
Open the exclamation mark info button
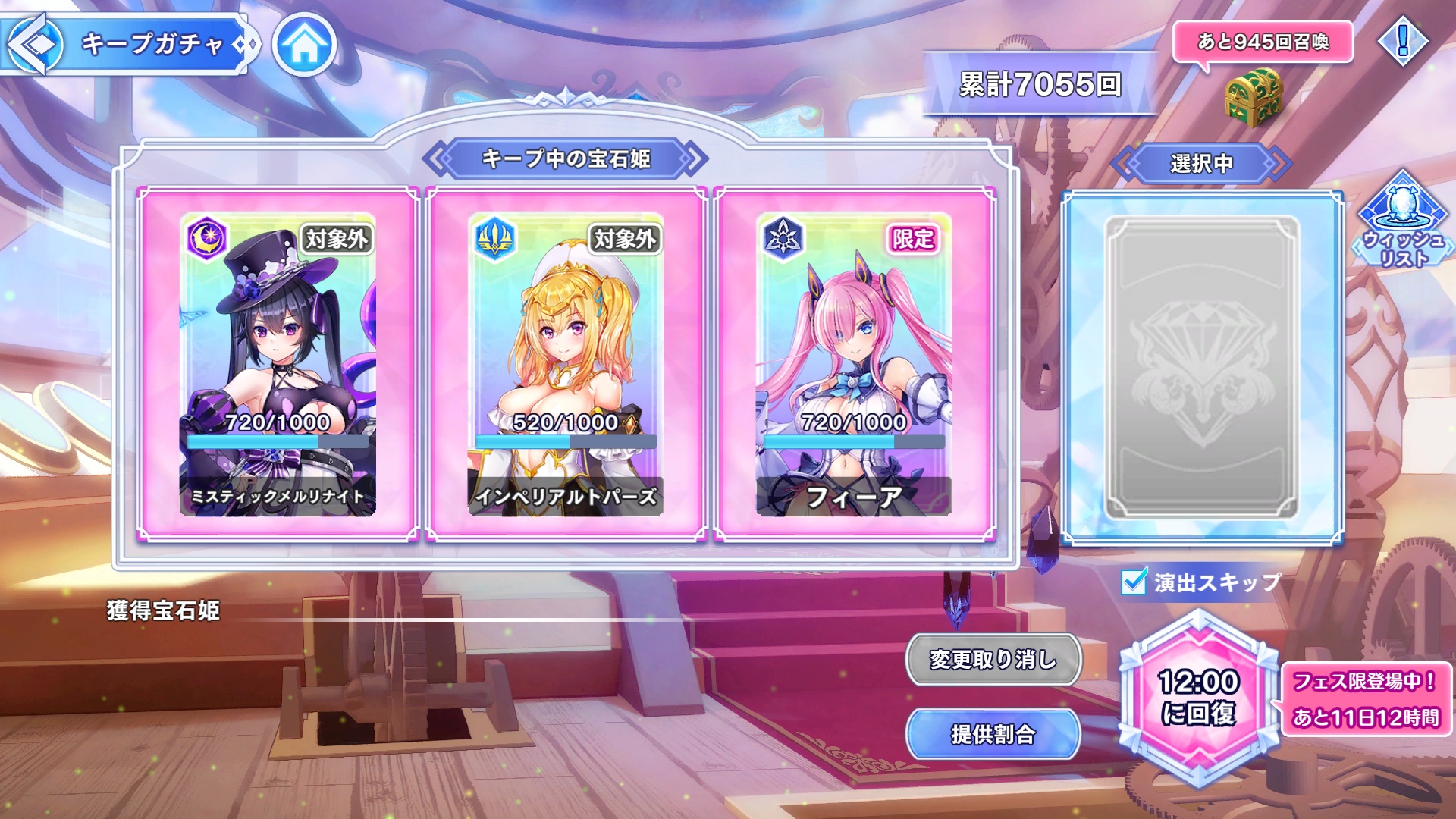click(x=1402, y=41)
